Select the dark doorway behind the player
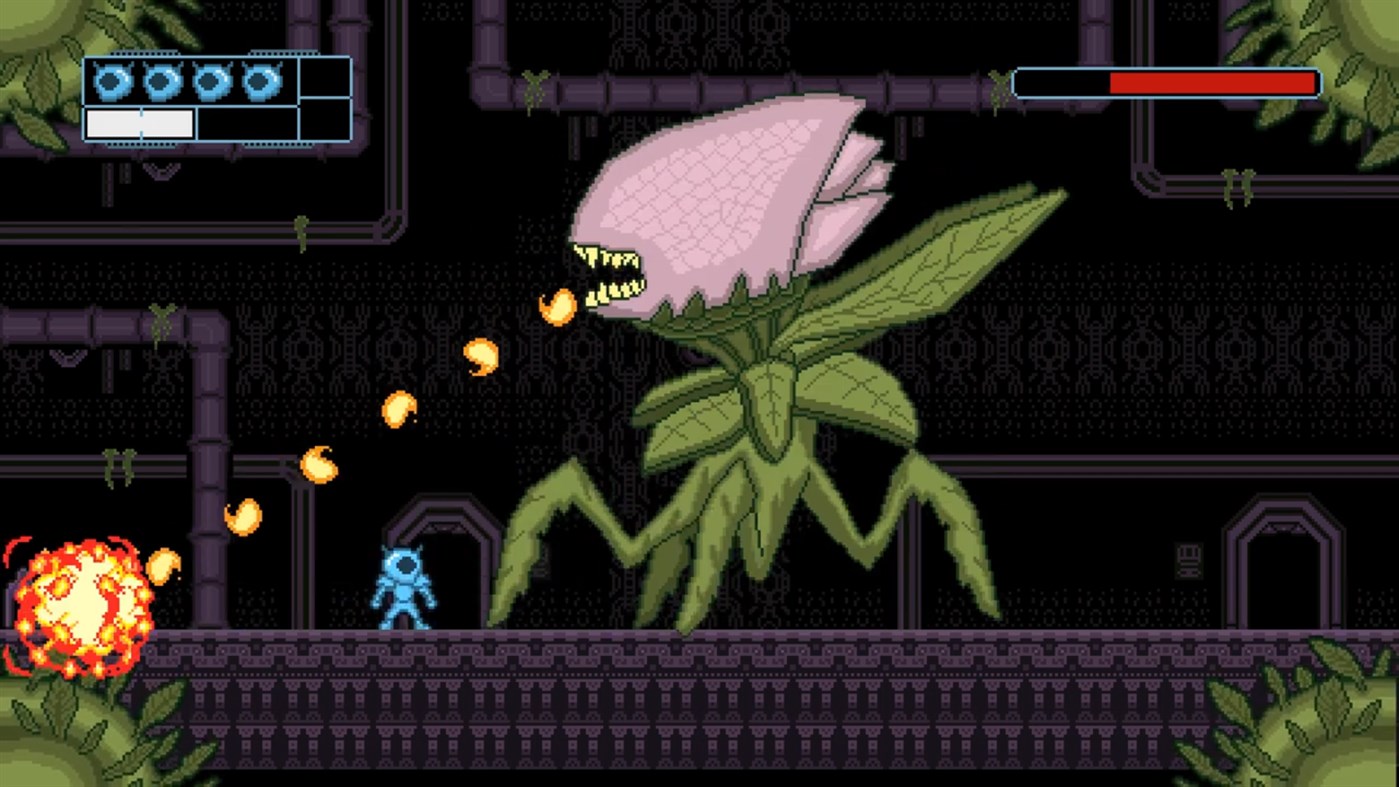The image size is (1399, 787). (450, 570)
